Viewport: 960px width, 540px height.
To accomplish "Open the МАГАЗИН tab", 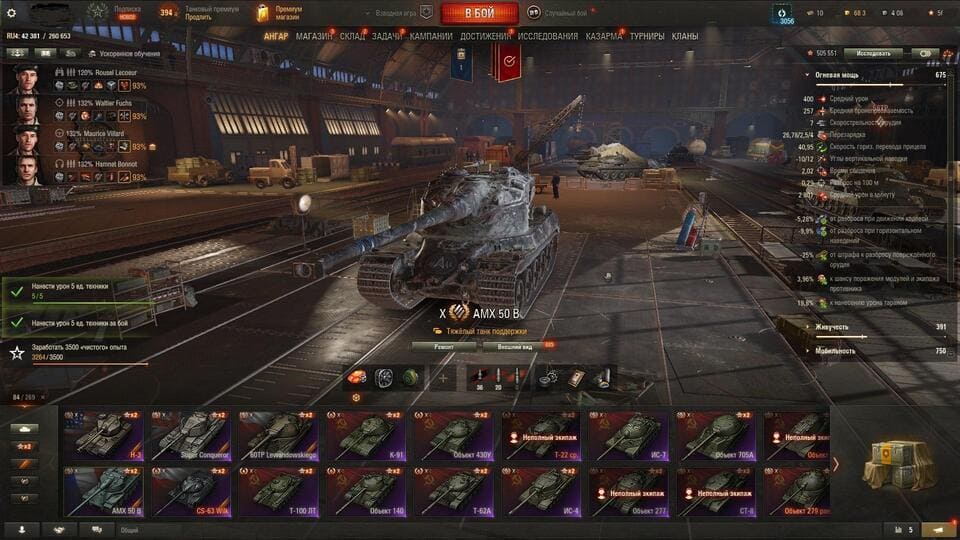I will (315, 36).
